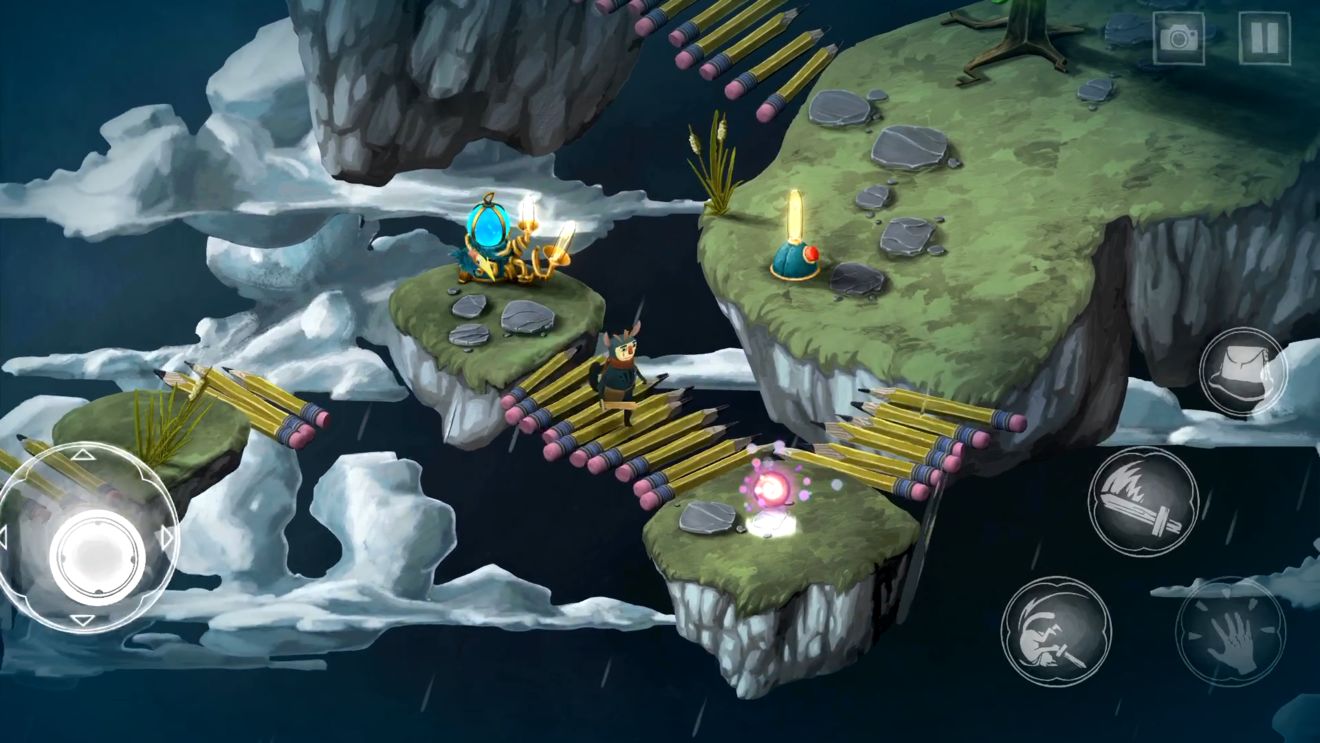
Task: Tap the joystick's down arrow
Action: tap(85, 621)
